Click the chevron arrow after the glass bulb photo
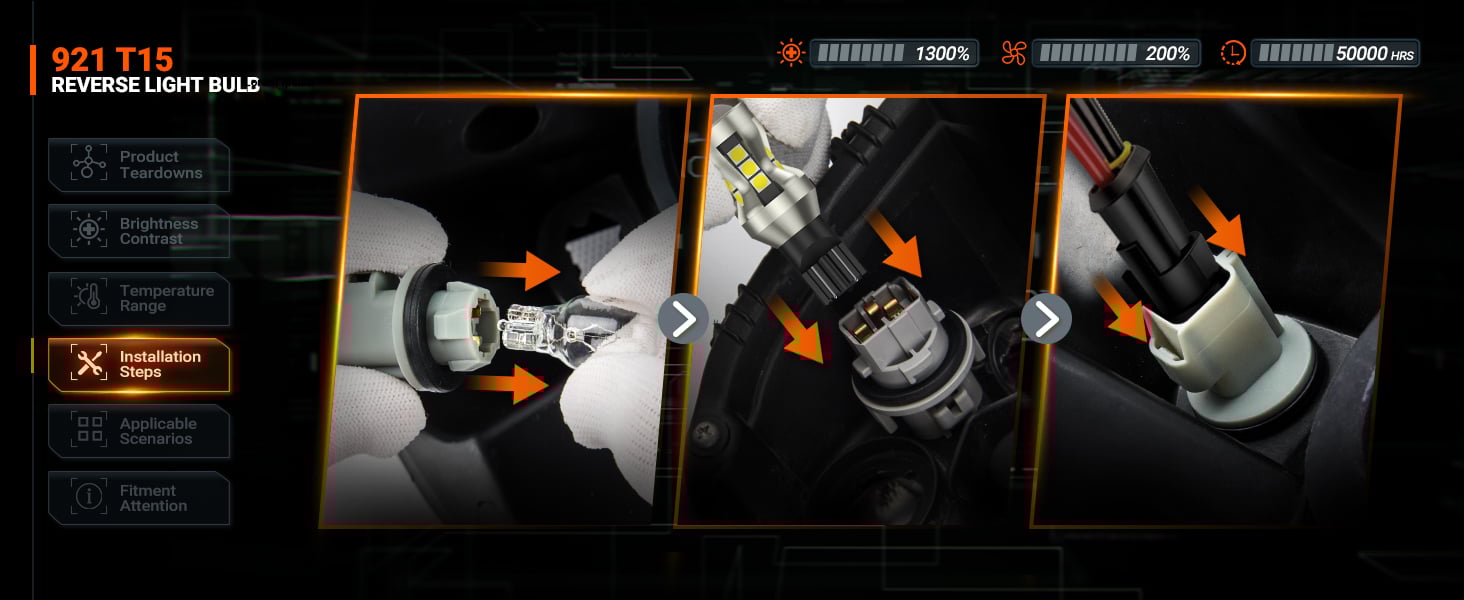 point(683,319)
